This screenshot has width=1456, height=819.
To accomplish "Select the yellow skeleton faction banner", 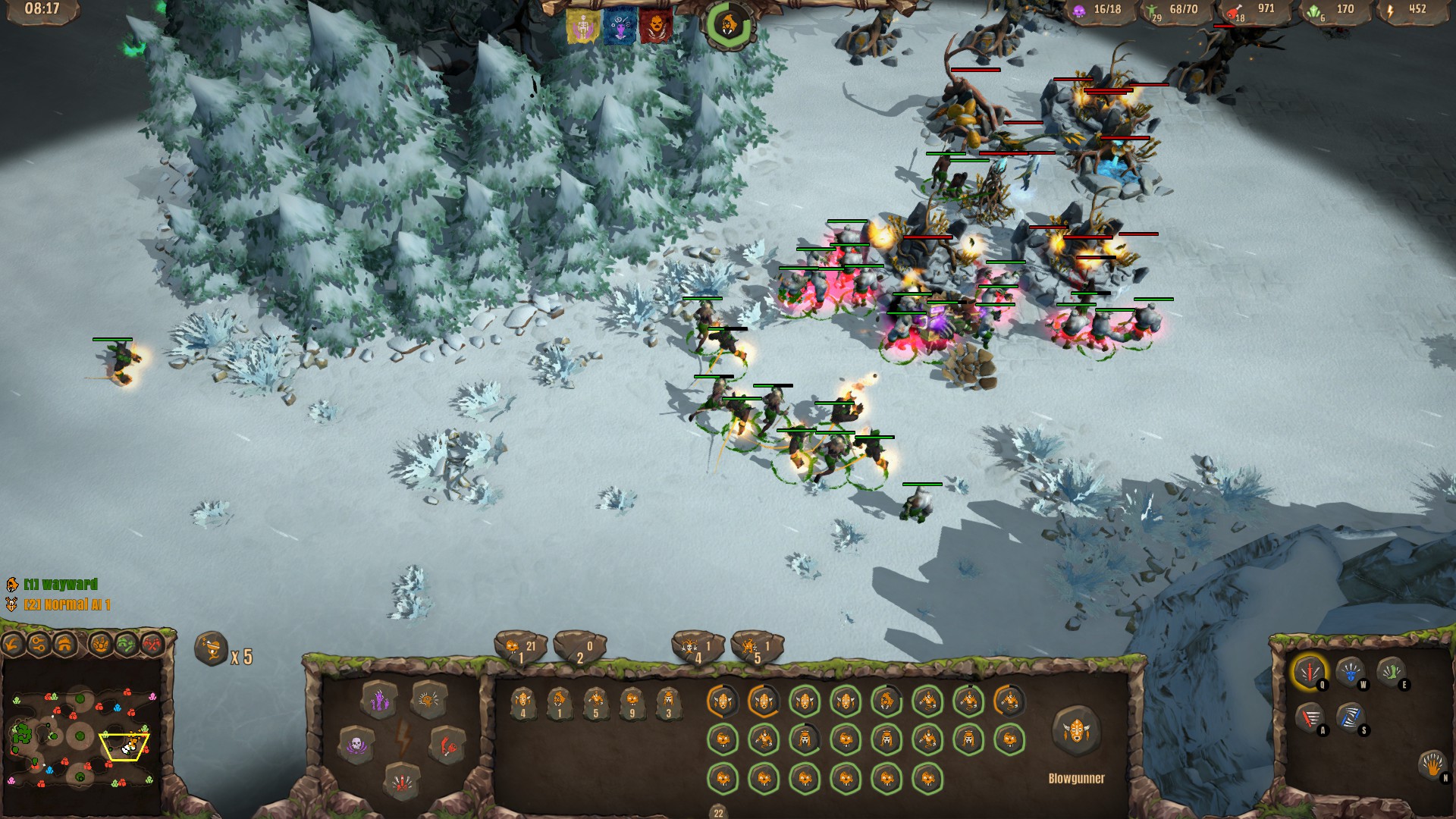I will pos(582,27).
